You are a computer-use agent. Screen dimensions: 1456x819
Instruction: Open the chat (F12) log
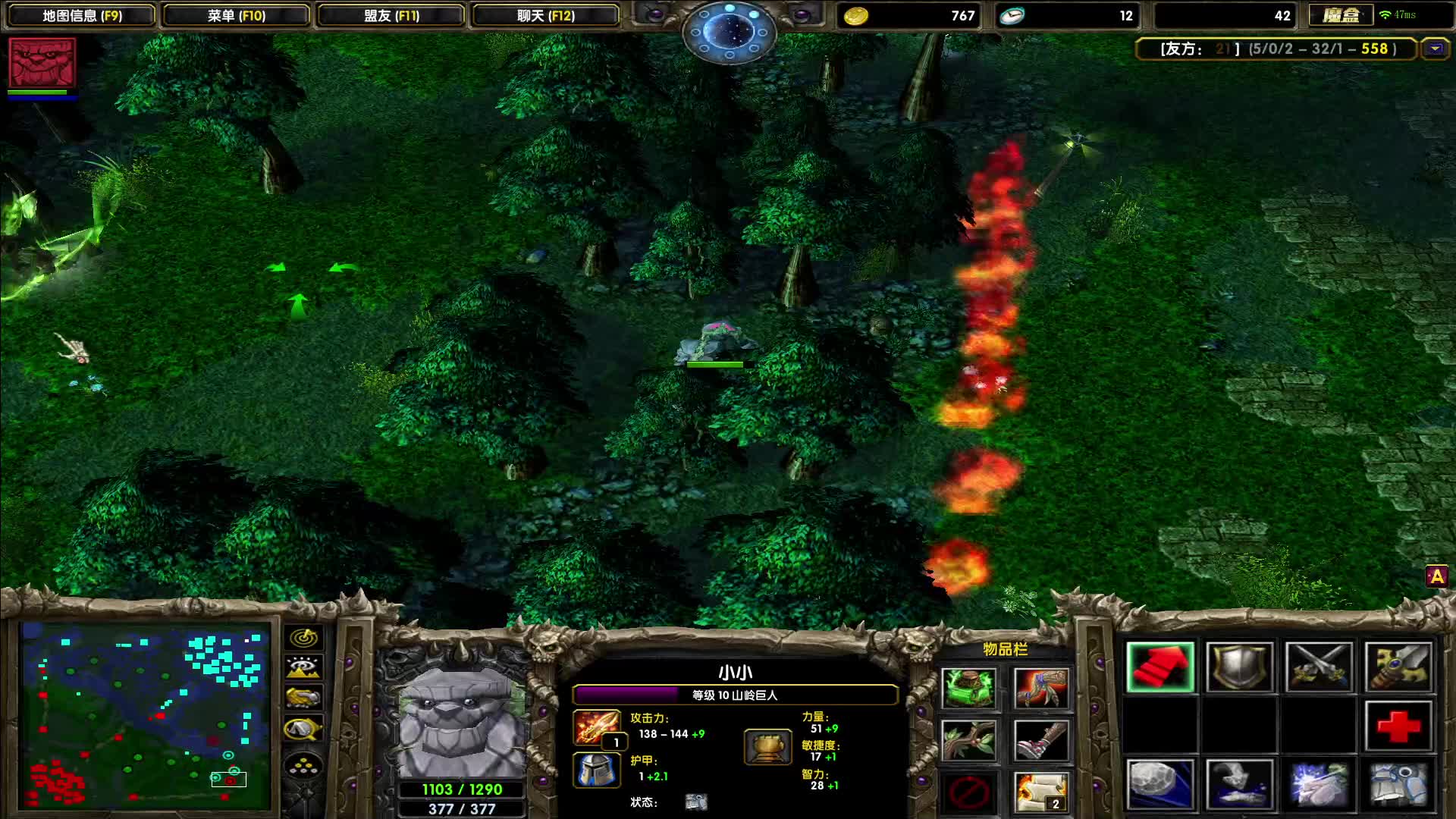(546, 15)
